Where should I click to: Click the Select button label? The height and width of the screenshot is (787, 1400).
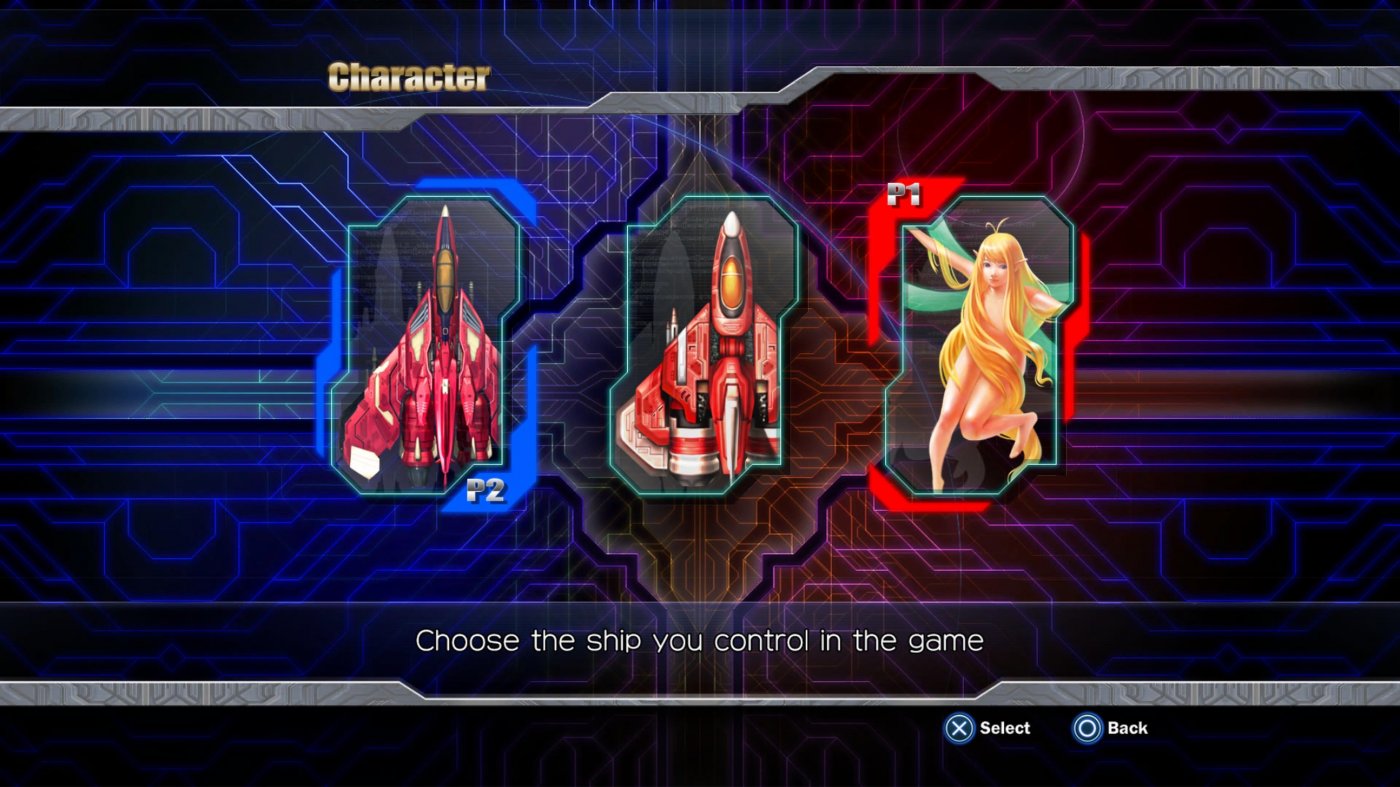1004,728
